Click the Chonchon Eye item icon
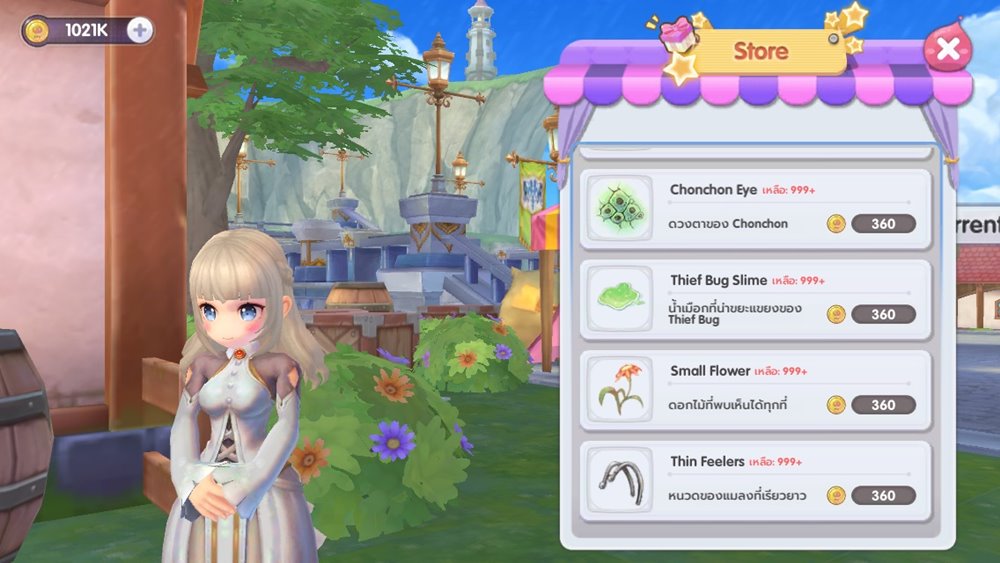1000x563 pixels. pos(620,208)
